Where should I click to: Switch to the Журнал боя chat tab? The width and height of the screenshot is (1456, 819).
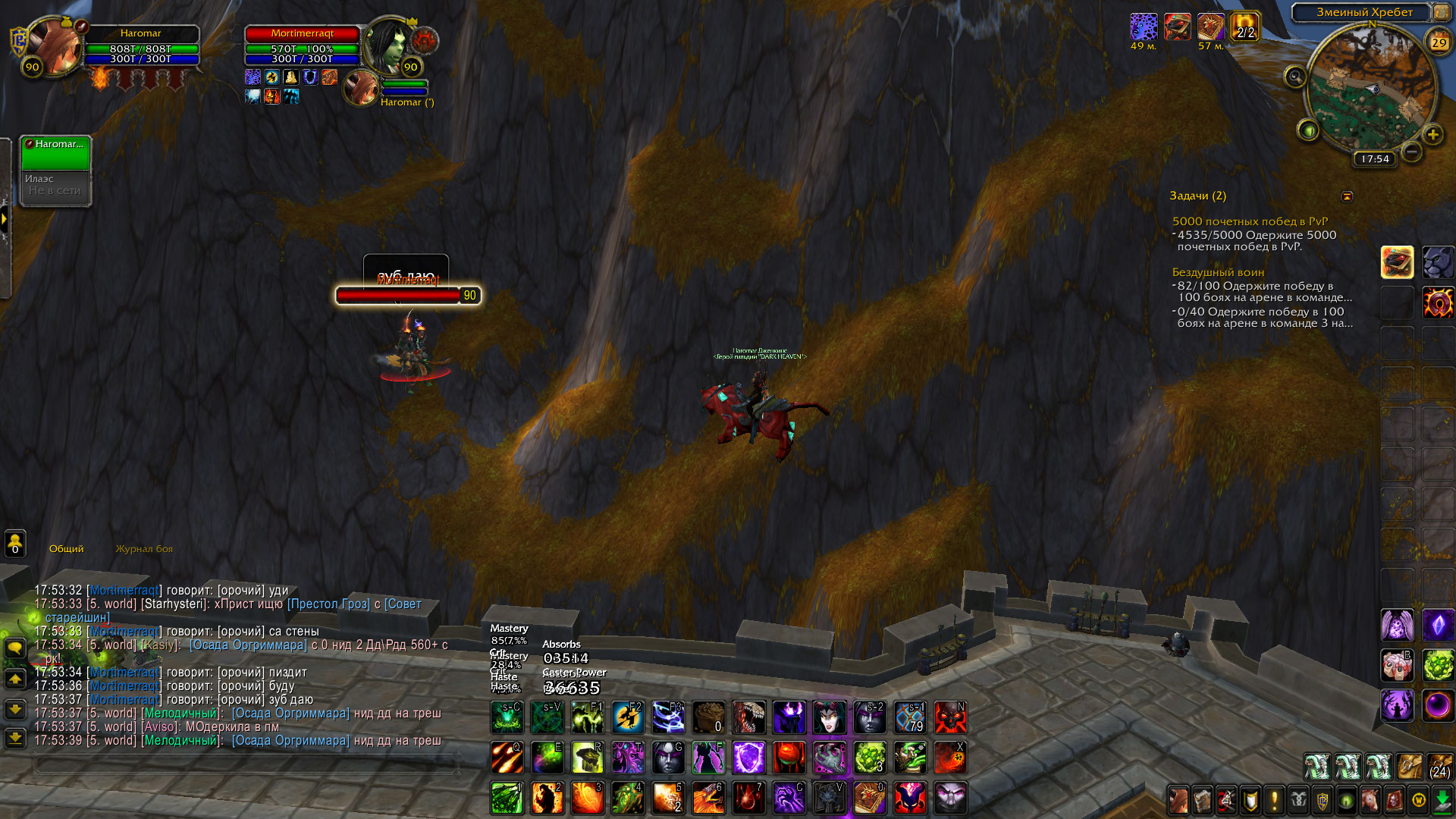click(144, 549)
